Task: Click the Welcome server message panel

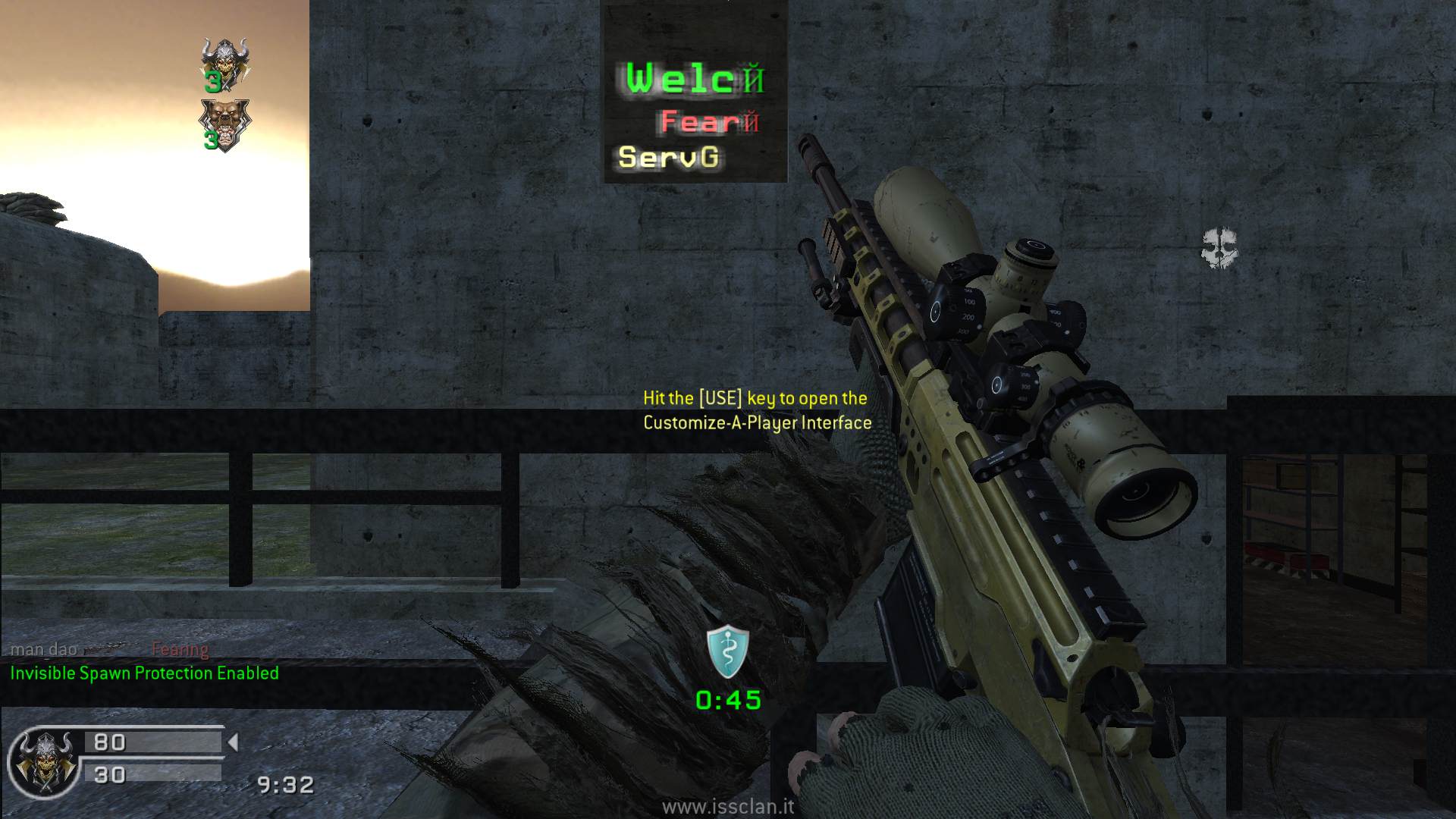Action: (x=695, y=93)
